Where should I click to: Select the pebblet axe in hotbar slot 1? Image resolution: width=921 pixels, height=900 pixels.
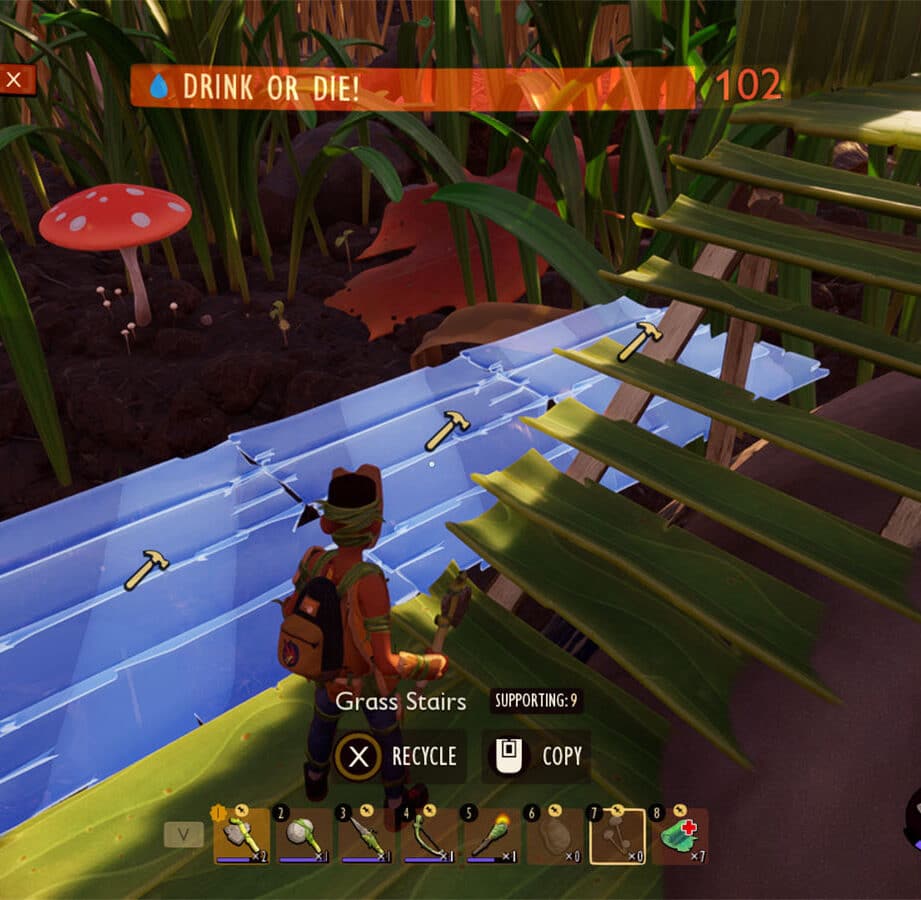pos(241,836)
